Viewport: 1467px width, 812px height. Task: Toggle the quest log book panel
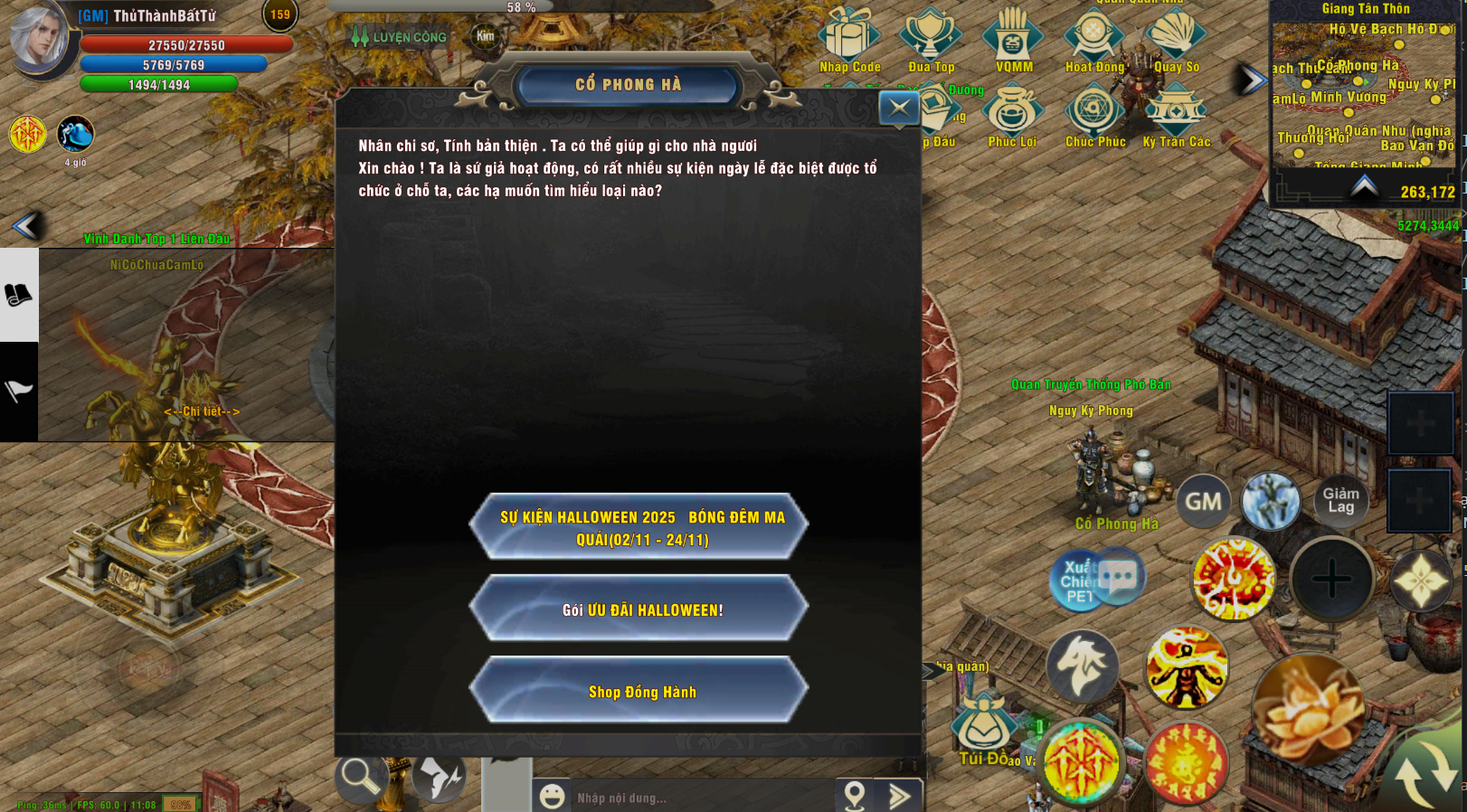(x=18, y=296)
